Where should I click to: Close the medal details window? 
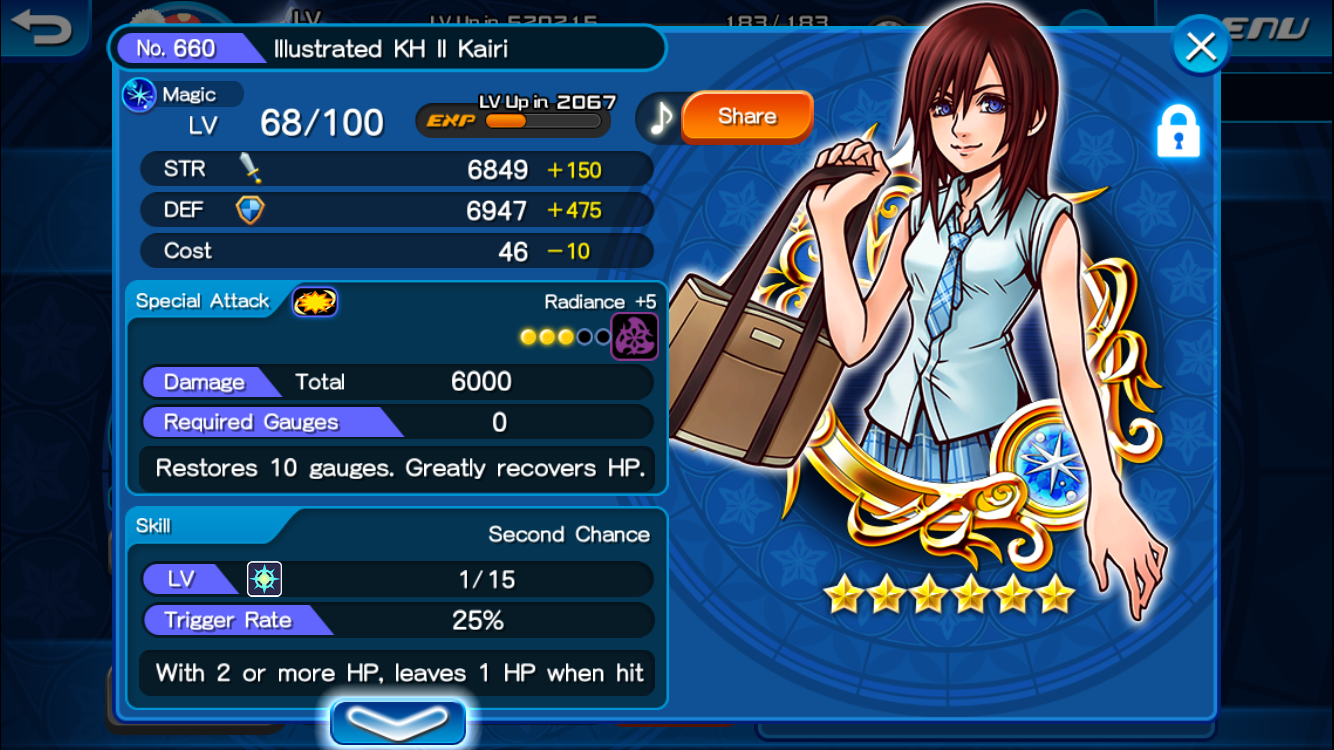click(1200, 46)
